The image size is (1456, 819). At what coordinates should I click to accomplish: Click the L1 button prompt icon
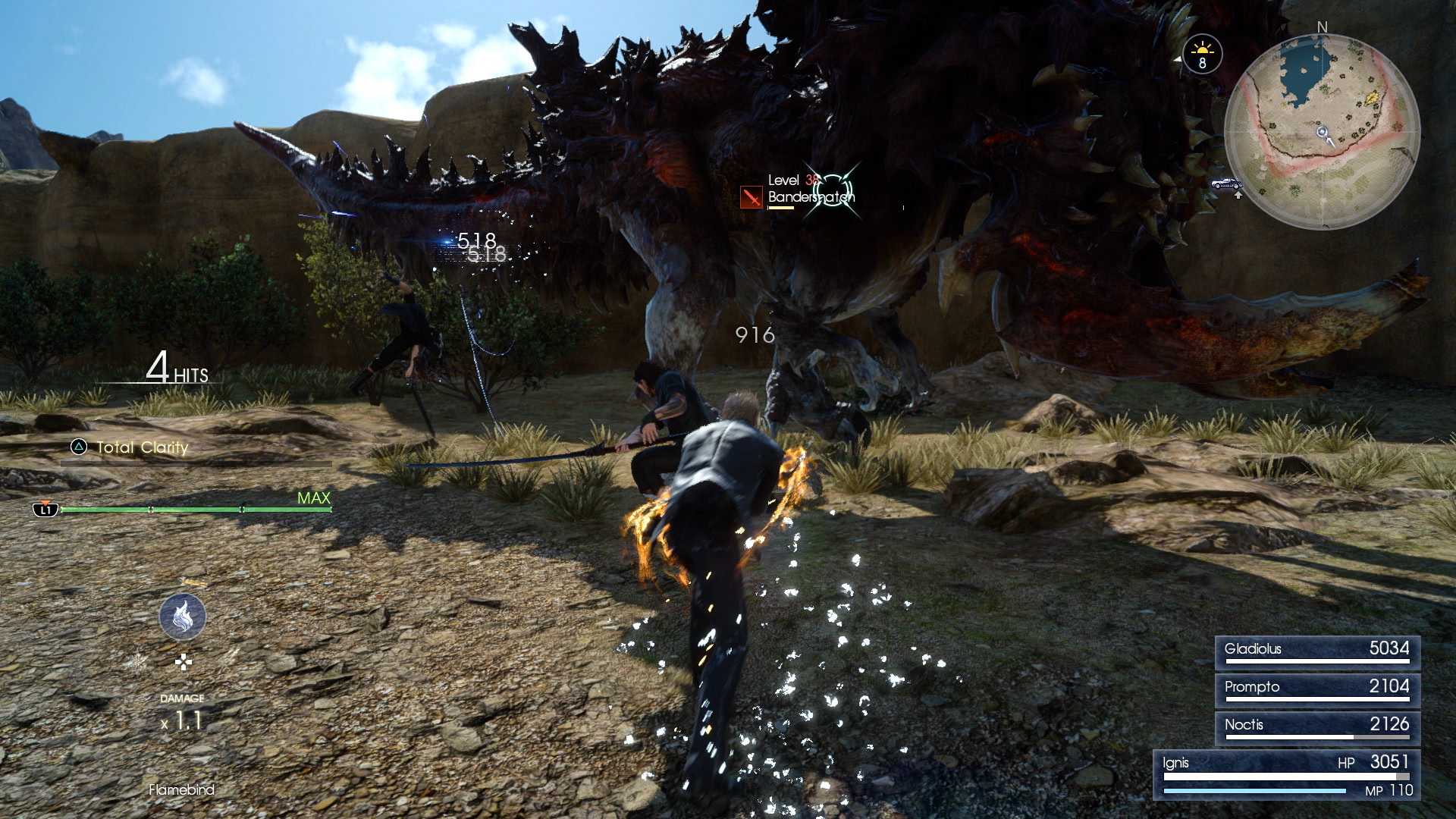point(47,510)
